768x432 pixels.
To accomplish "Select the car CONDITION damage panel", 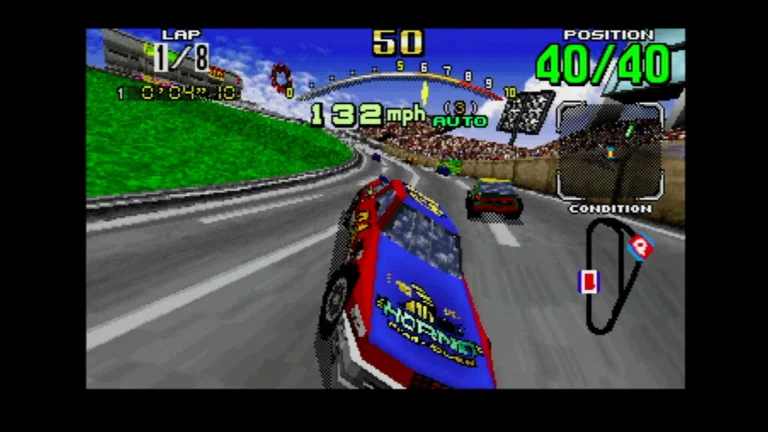I will (x=609, y=152).
